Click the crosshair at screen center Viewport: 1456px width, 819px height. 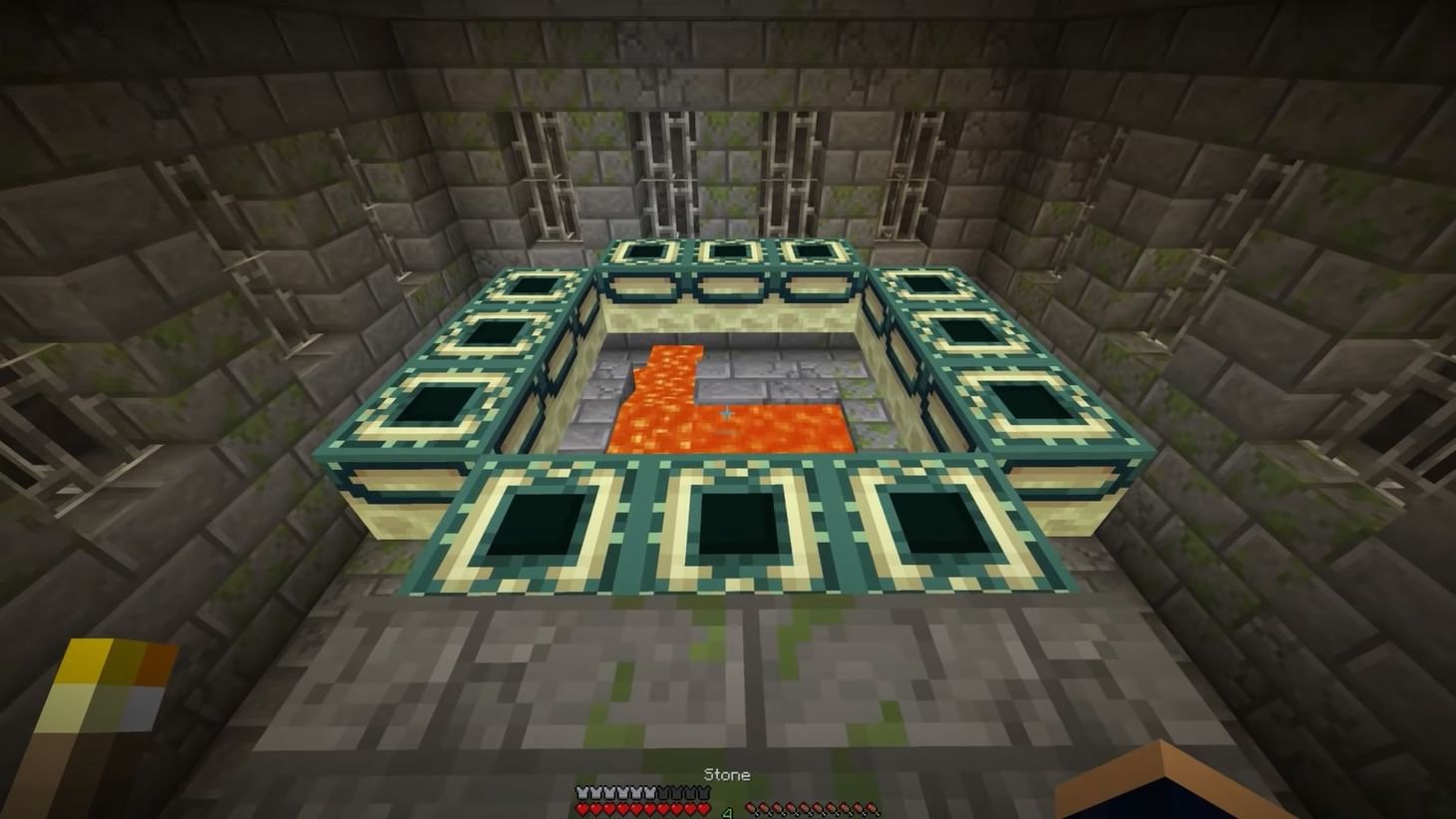pyautogui.click(x=728, y=411)
